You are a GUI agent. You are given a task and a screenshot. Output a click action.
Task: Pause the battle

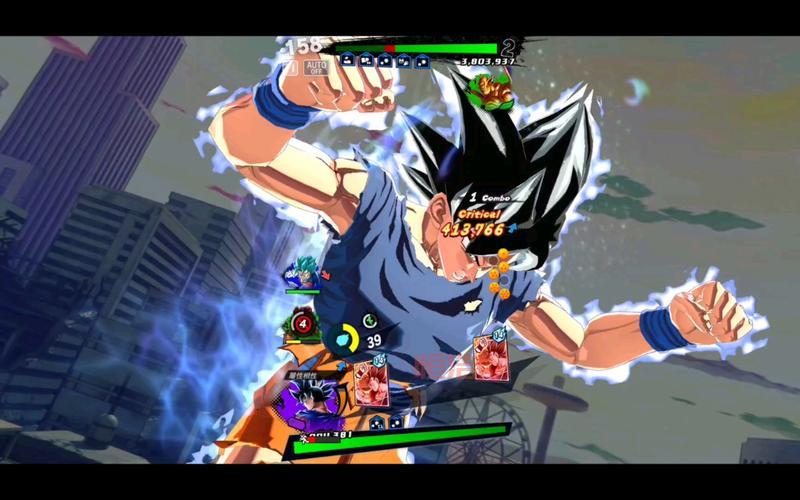click(x=290, y=69)
